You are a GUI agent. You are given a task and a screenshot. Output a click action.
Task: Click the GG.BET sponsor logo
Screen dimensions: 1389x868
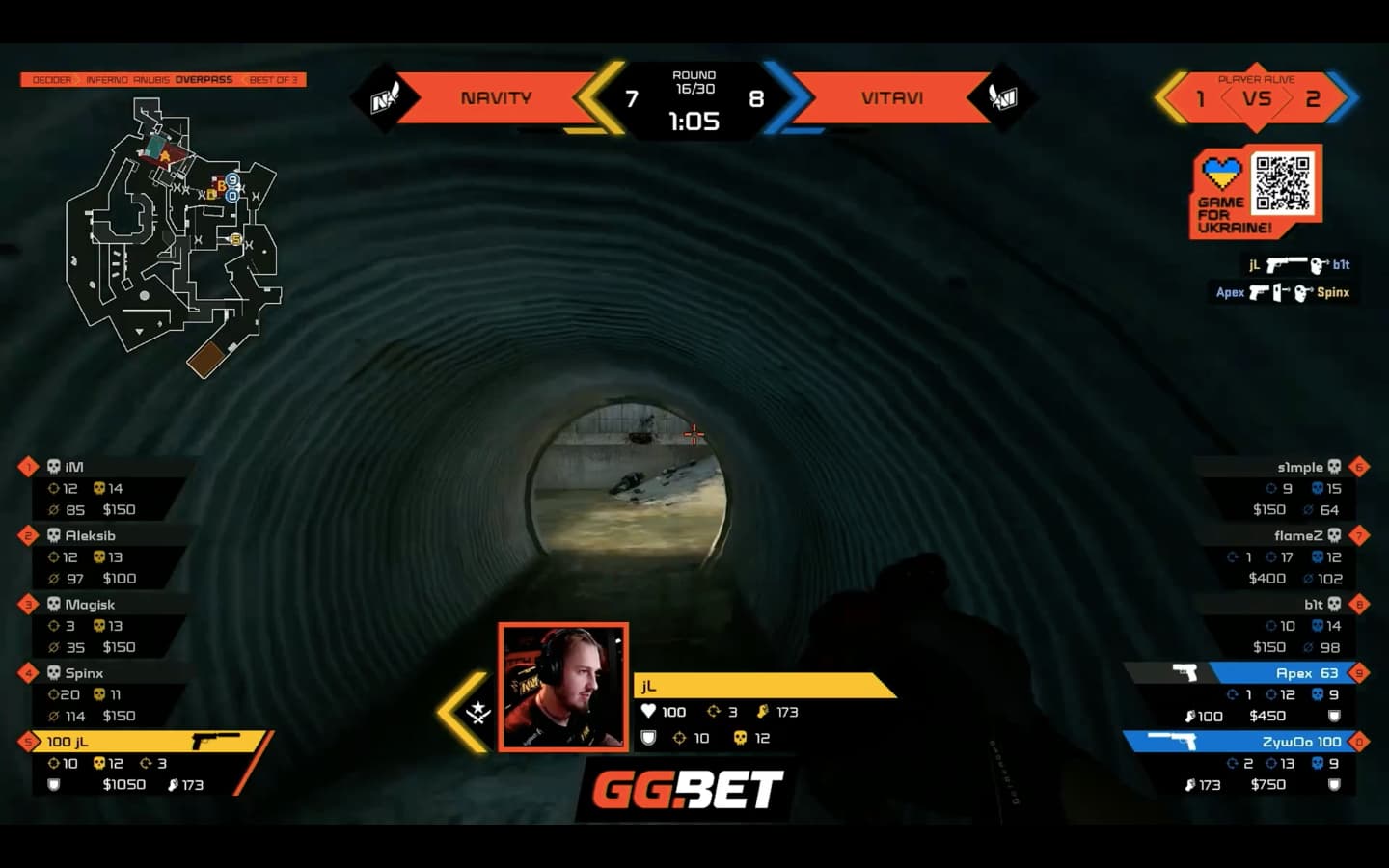pos(687,791)
